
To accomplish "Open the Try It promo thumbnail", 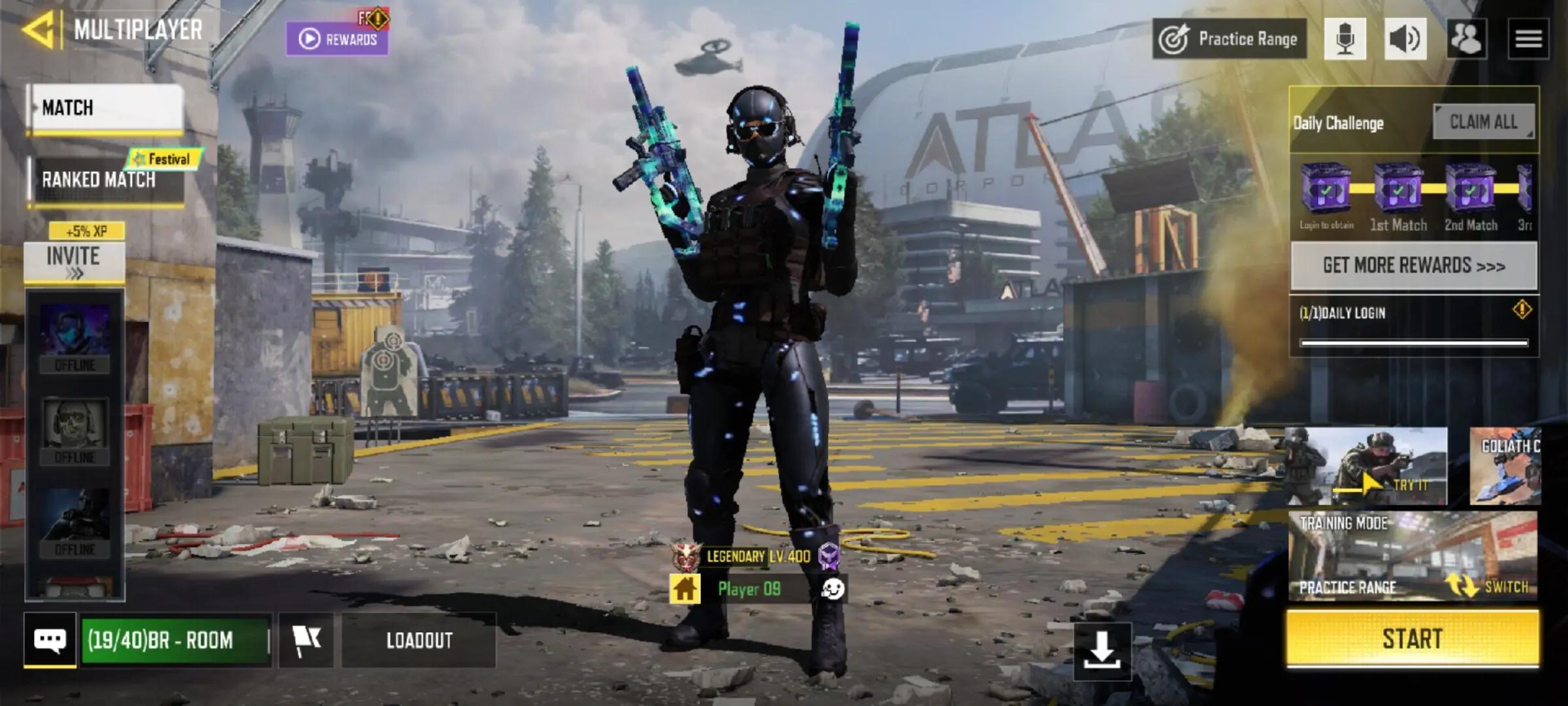I will 1367,466.
